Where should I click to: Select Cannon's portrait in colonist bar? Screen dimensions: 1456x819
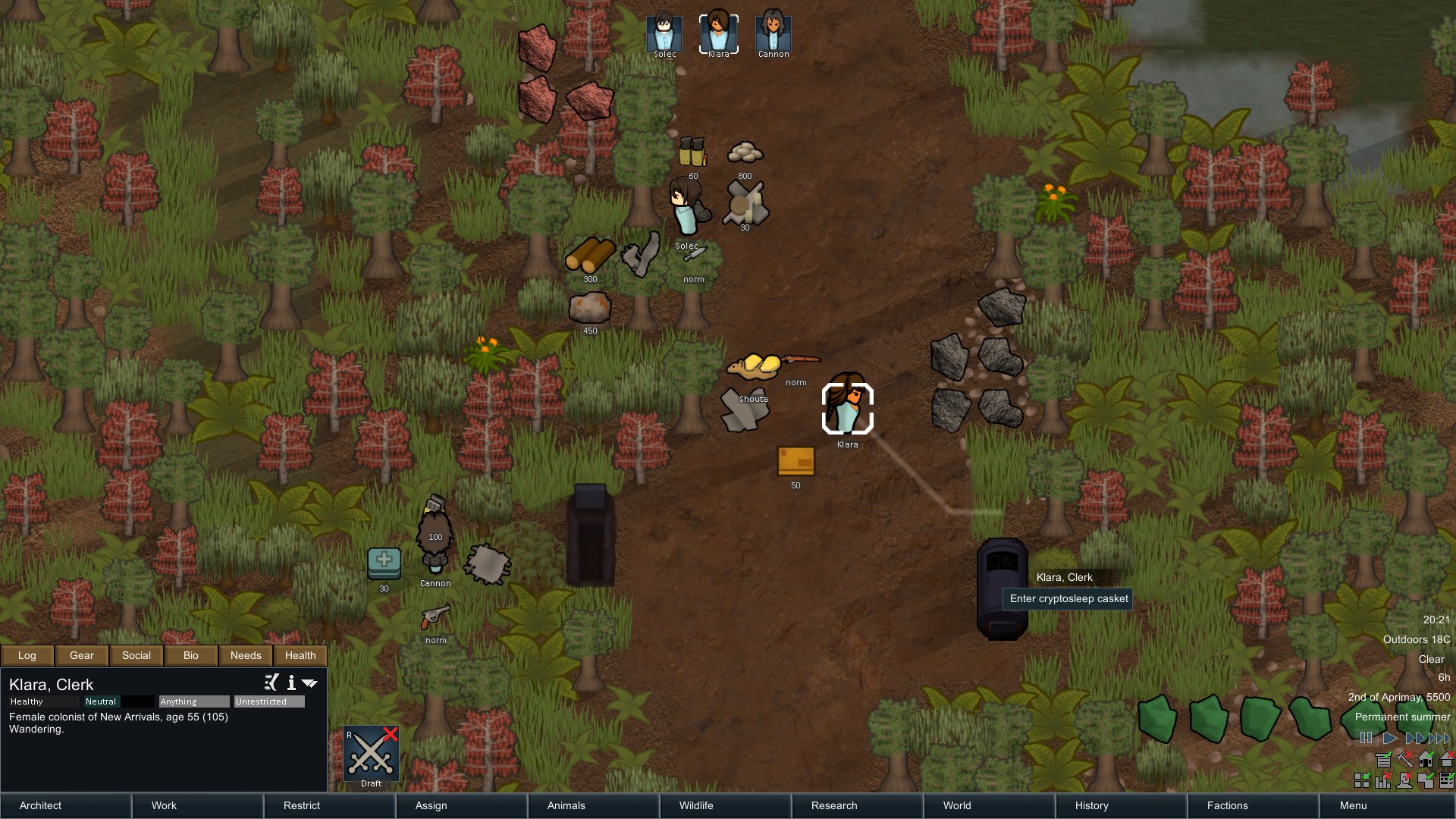pyautogui.click(x=773, y=33)
